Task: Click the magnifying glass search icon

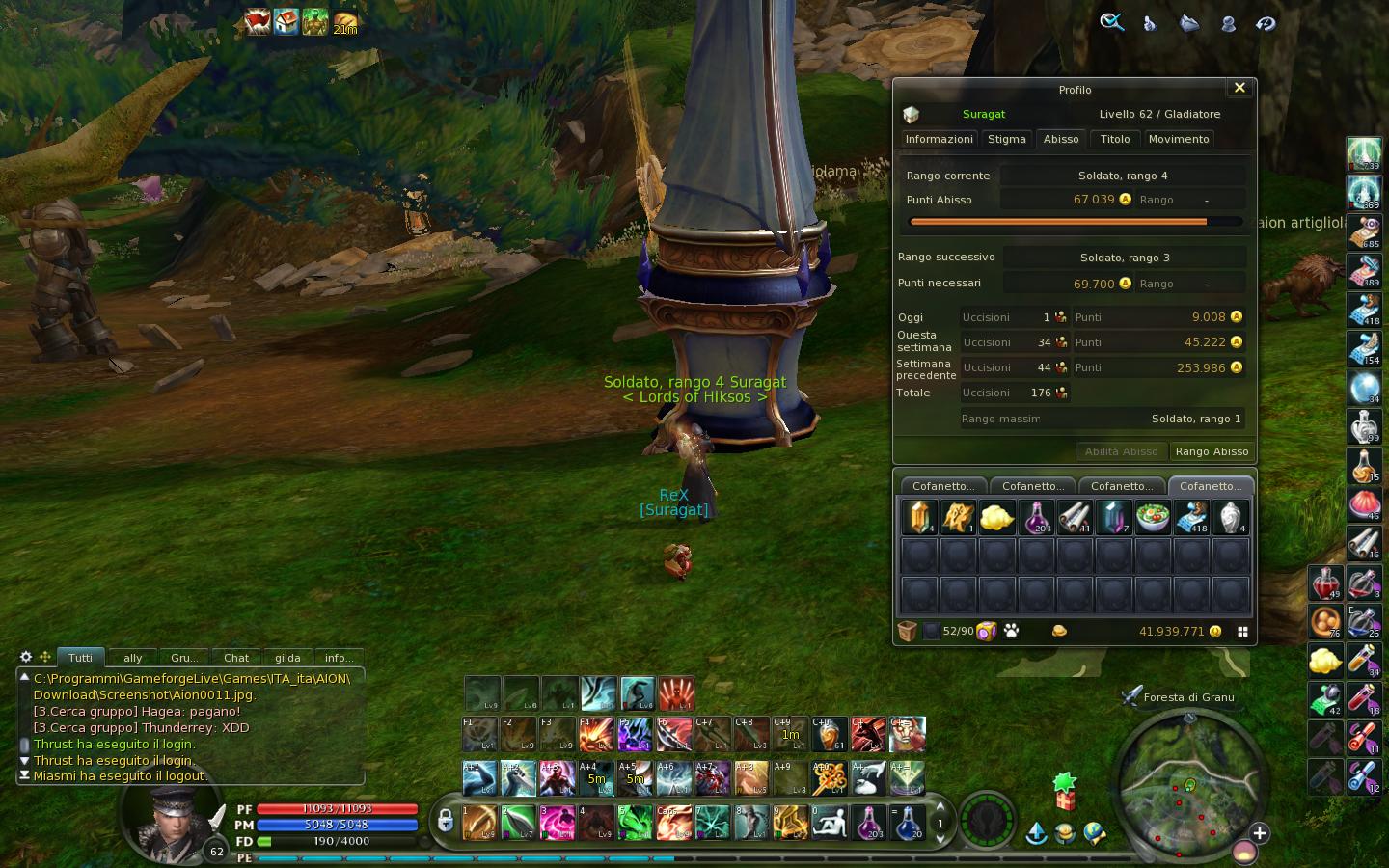Action: tap(1111, 22)
